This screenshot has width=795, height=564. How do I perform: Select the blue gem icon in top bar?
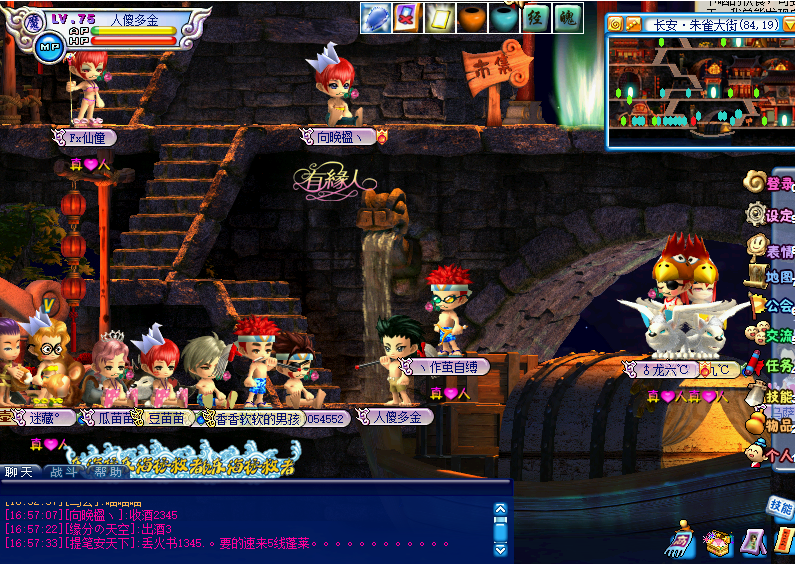coord(375,17)
